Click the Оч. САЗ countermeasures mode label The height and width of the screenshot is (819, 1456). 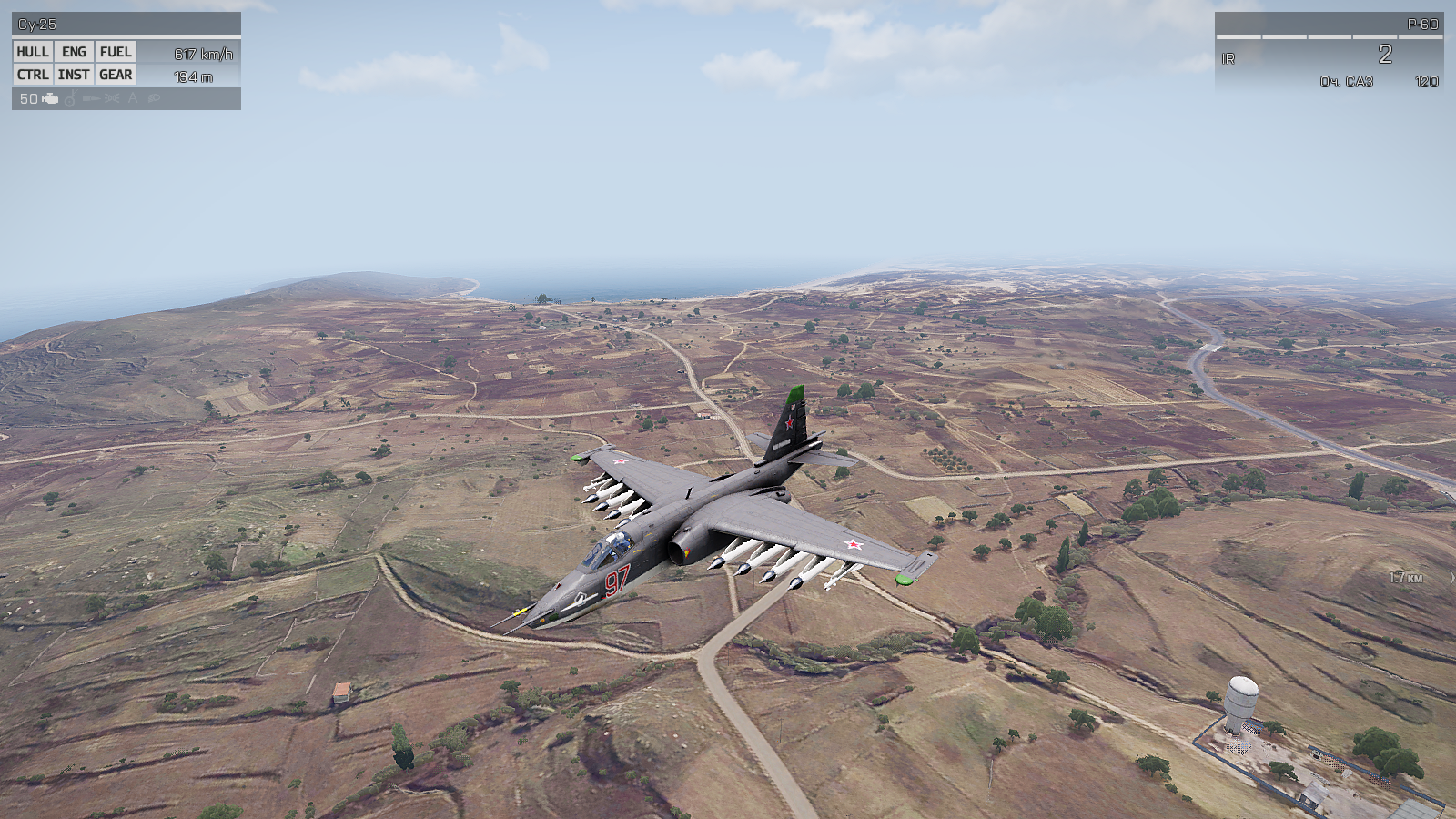click(1346, 82)
